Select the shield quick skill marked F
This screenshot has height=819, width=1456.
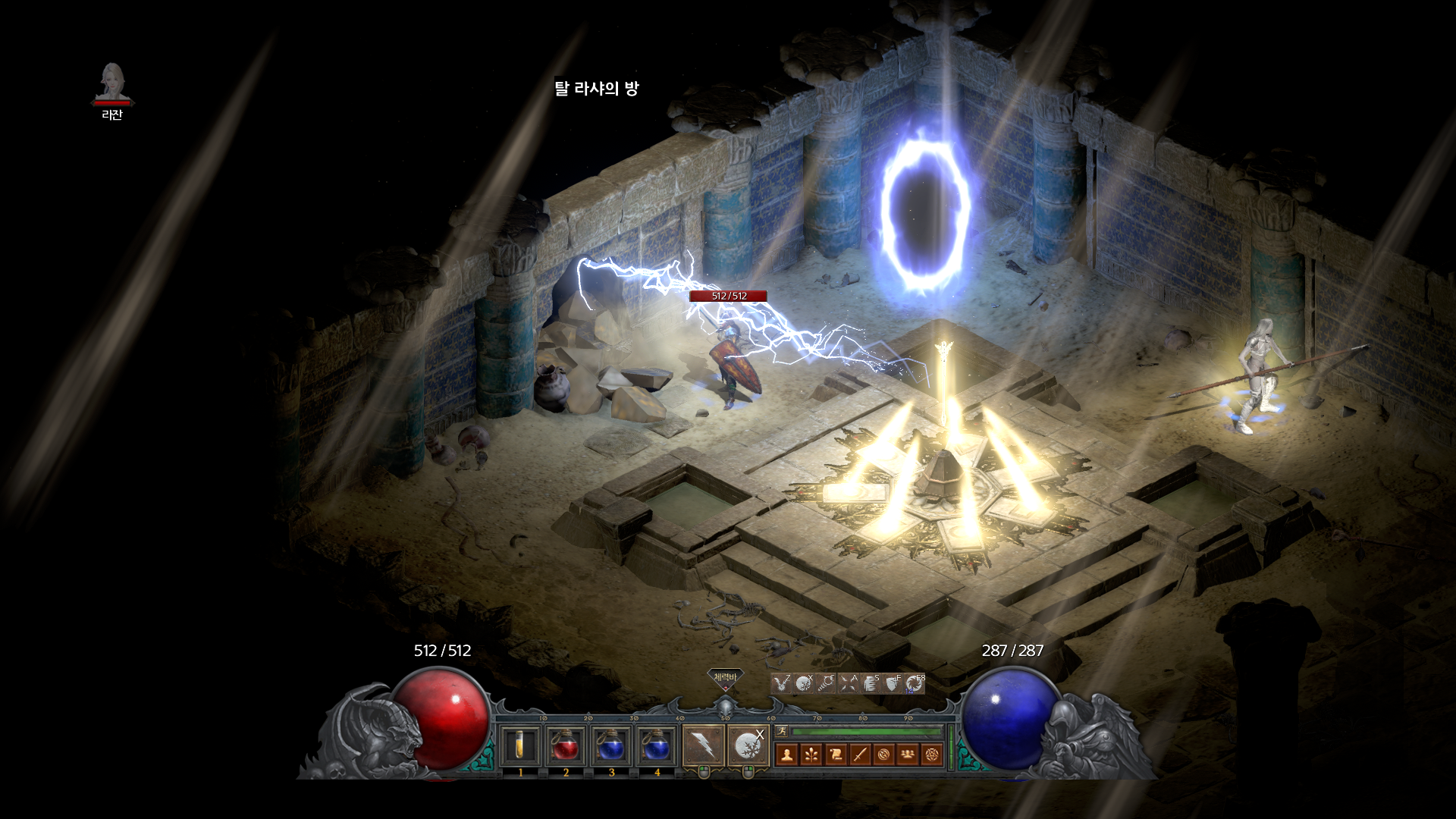pos(893,684)
